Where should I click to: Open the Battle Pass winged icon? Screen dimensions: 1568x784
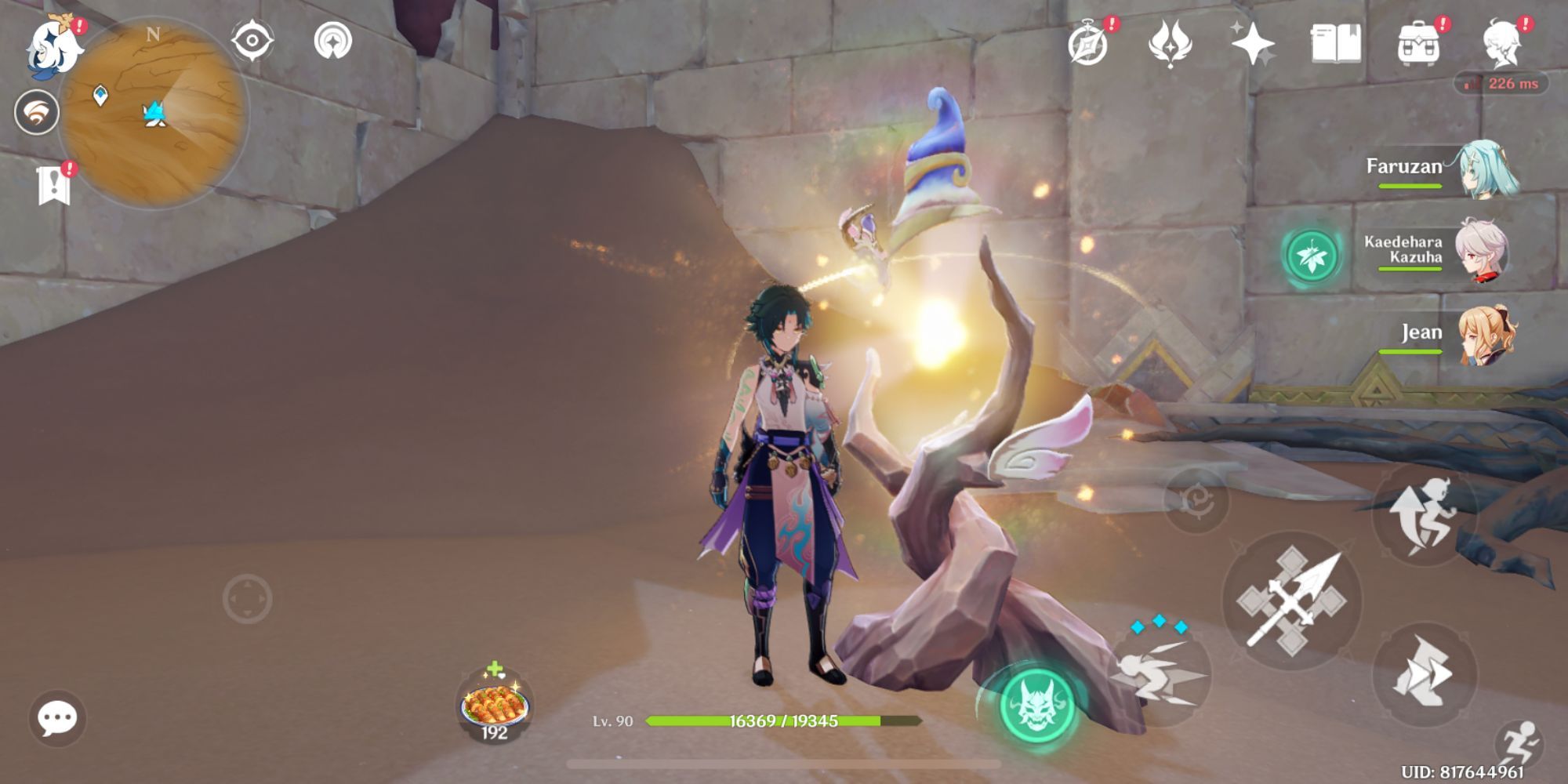(1170, 43)
